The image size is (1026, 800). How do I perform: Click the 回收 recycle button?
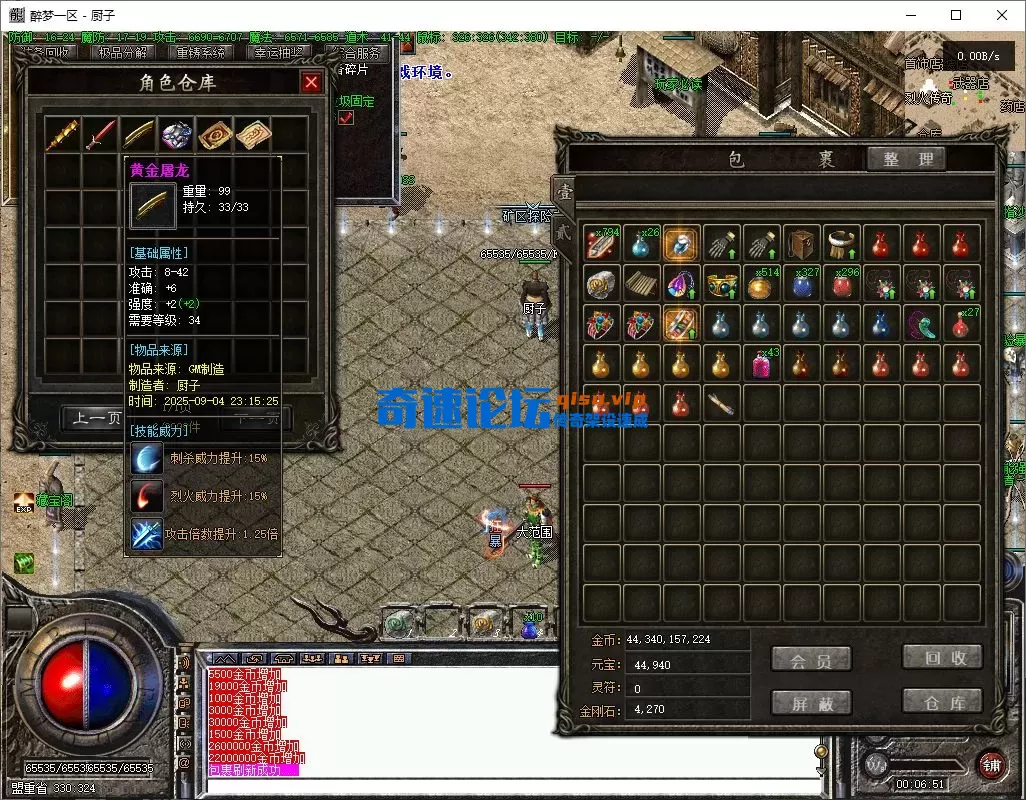[942, 657]
